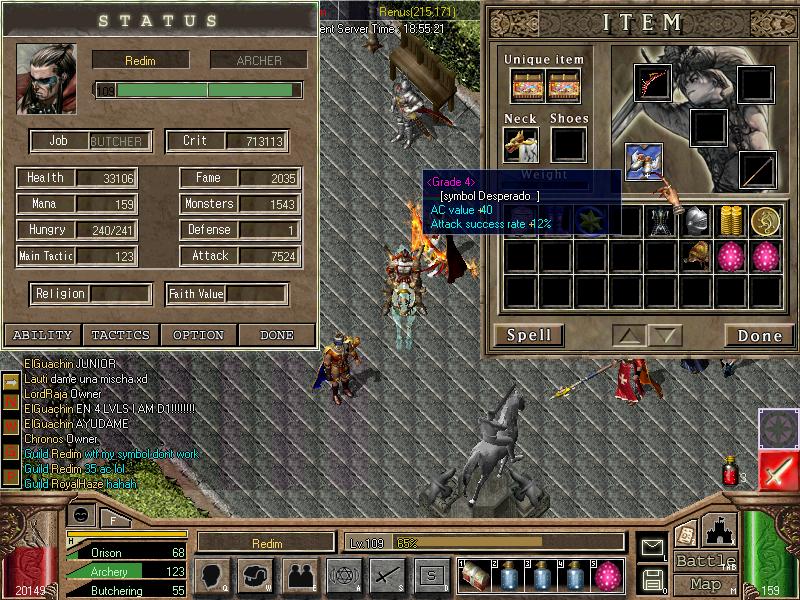Select the dragon necklace in Neck slot
This screenshot has width=800, height=600.
pos(521,144)
